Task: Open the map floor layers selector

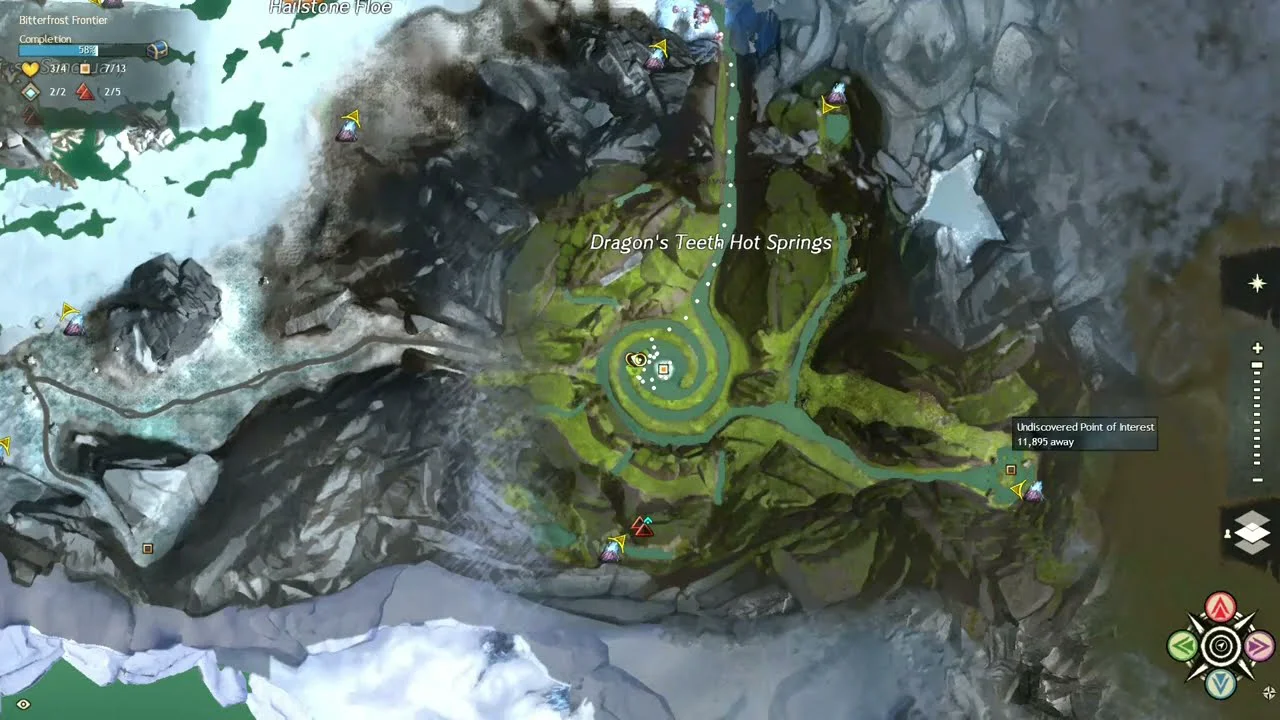Action: point(1252,533)
